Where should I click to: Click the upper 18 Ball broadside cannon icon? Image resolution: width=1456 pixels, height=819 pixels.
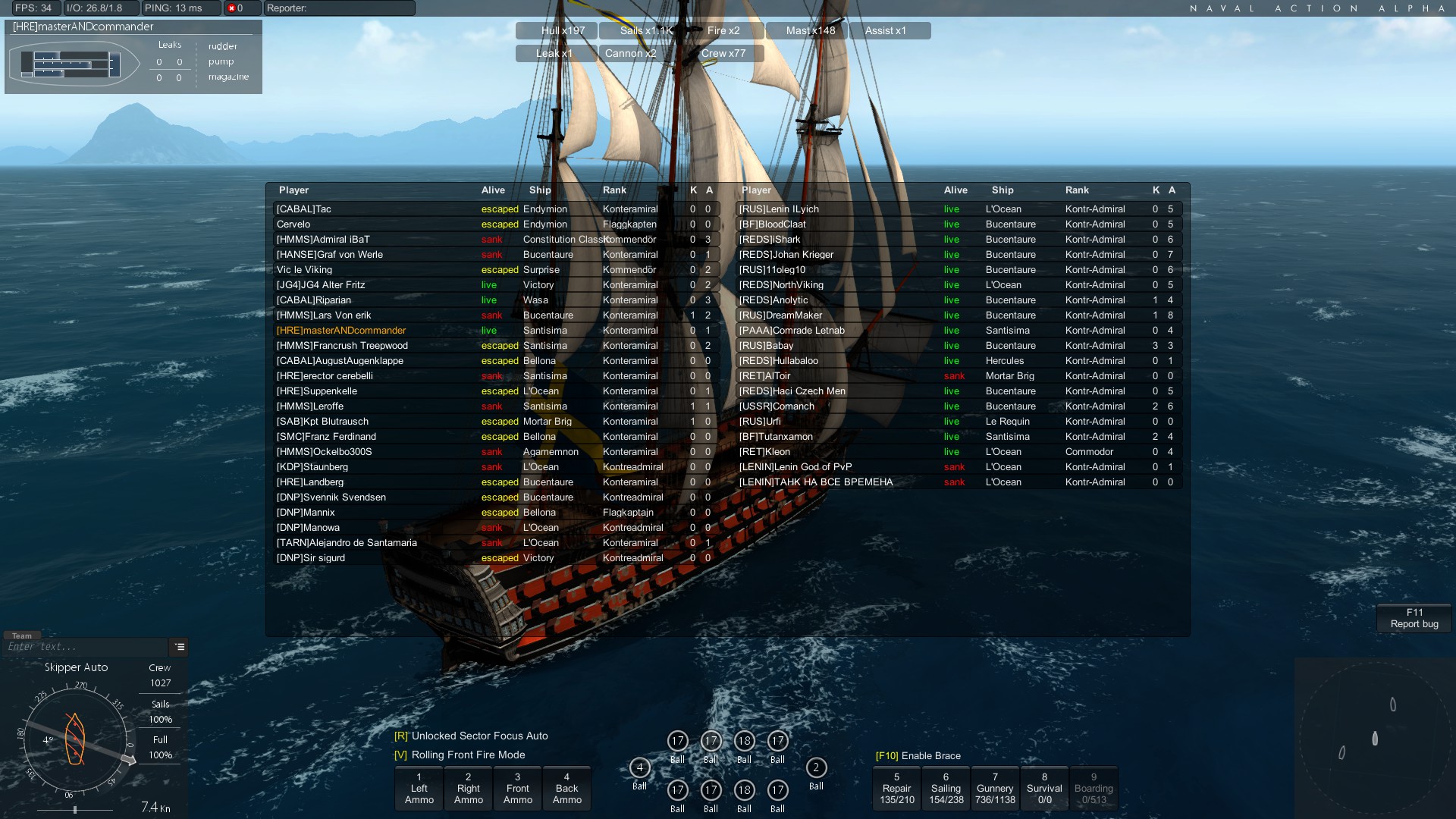(744, 742)
